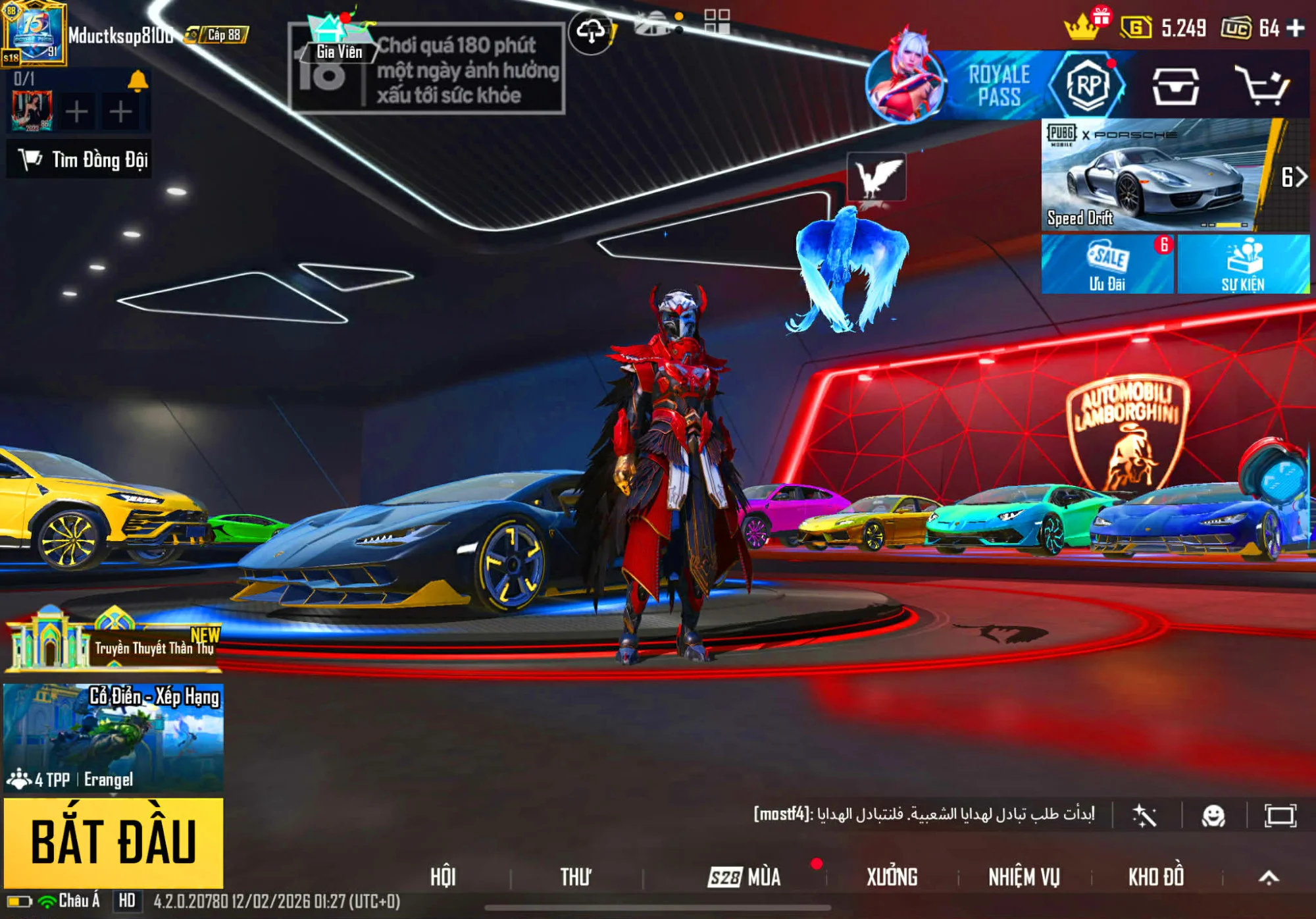Click Tìm Đồng Đội to find teammates
The width and height of the screenshot is (1316, 919).
tap(80, 159)
